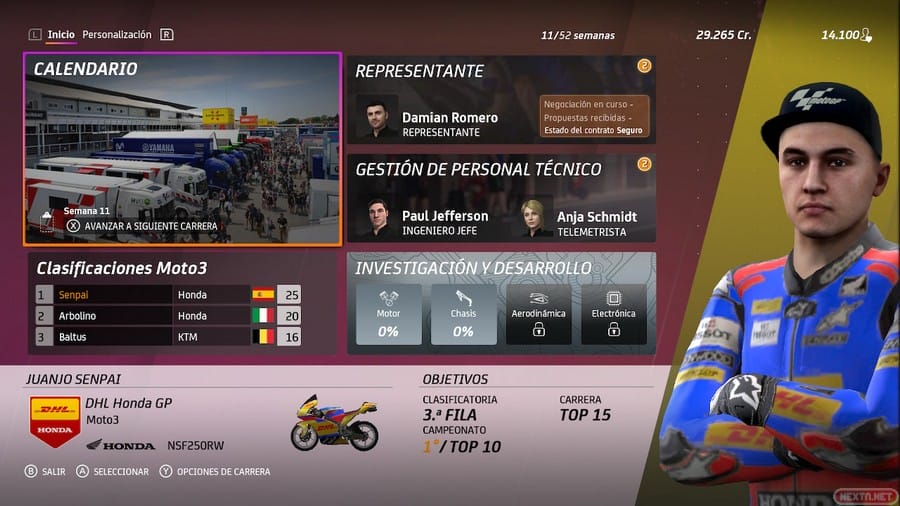The image size is (900, 506).
Task: Open the Chasis development tile
Action: click(x=463, y=314)
